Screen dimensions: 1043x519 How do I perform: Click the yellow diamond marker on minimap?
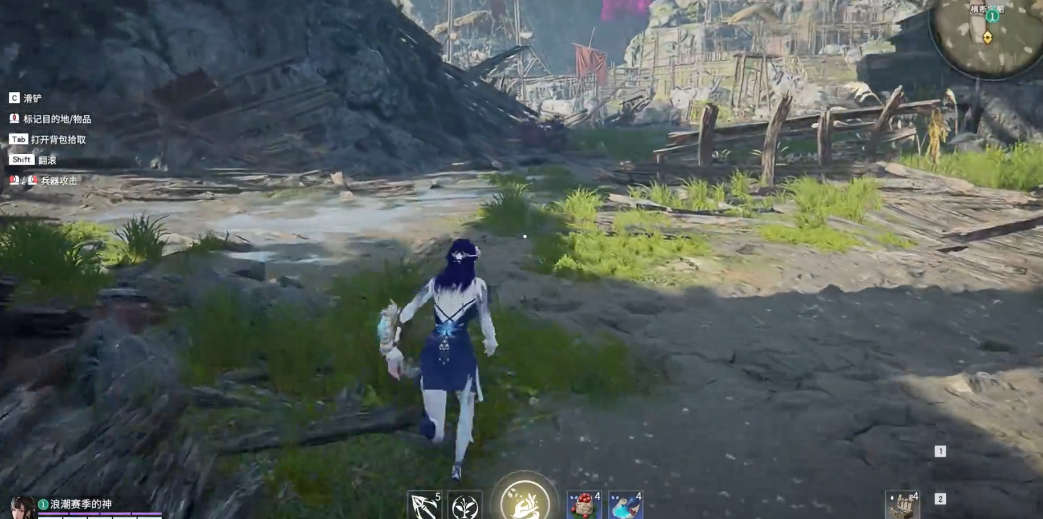[988, 37]
